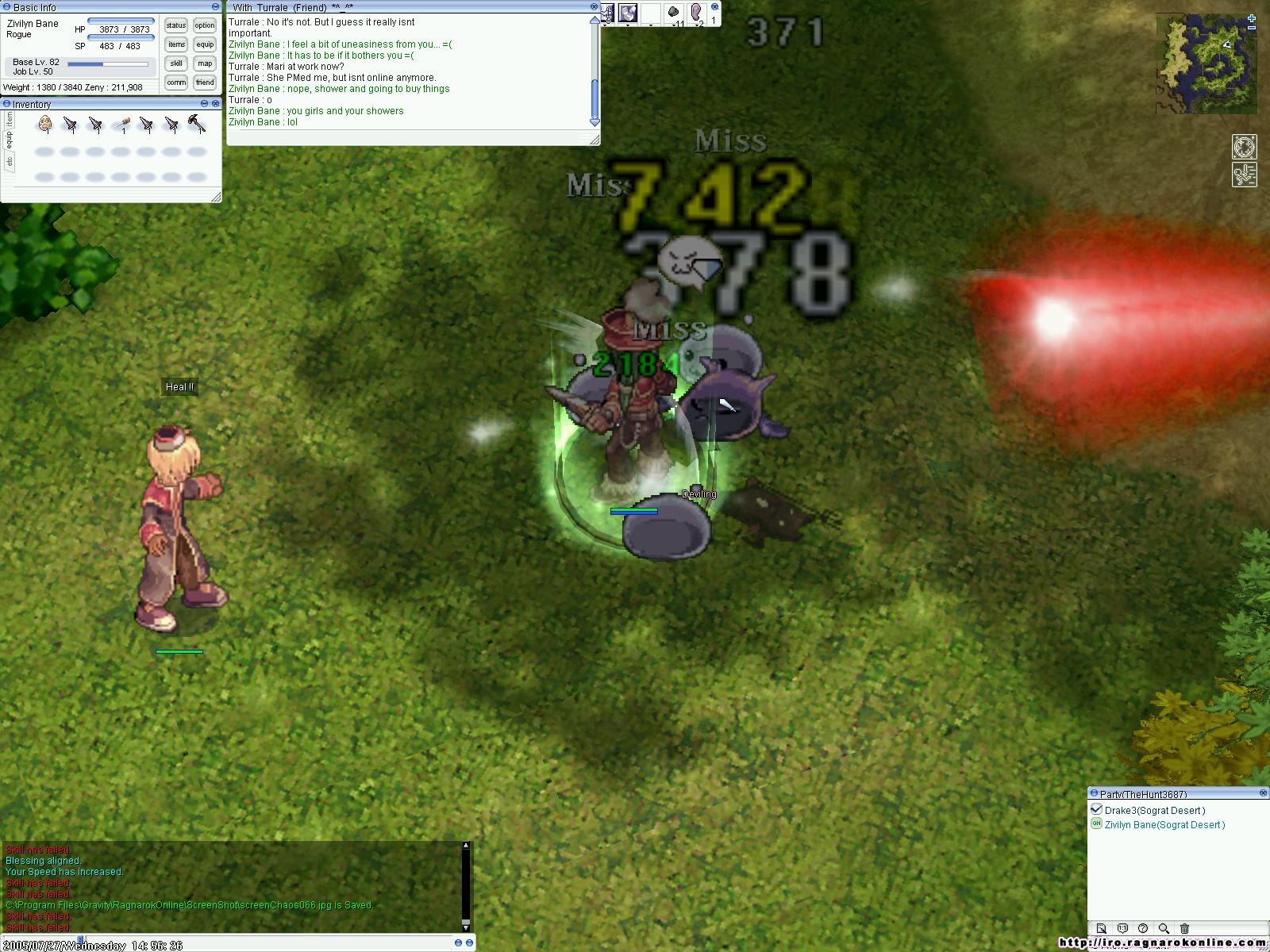
Task: Switch to the etc tab in Inventory
Action: [x=9, y=161]
